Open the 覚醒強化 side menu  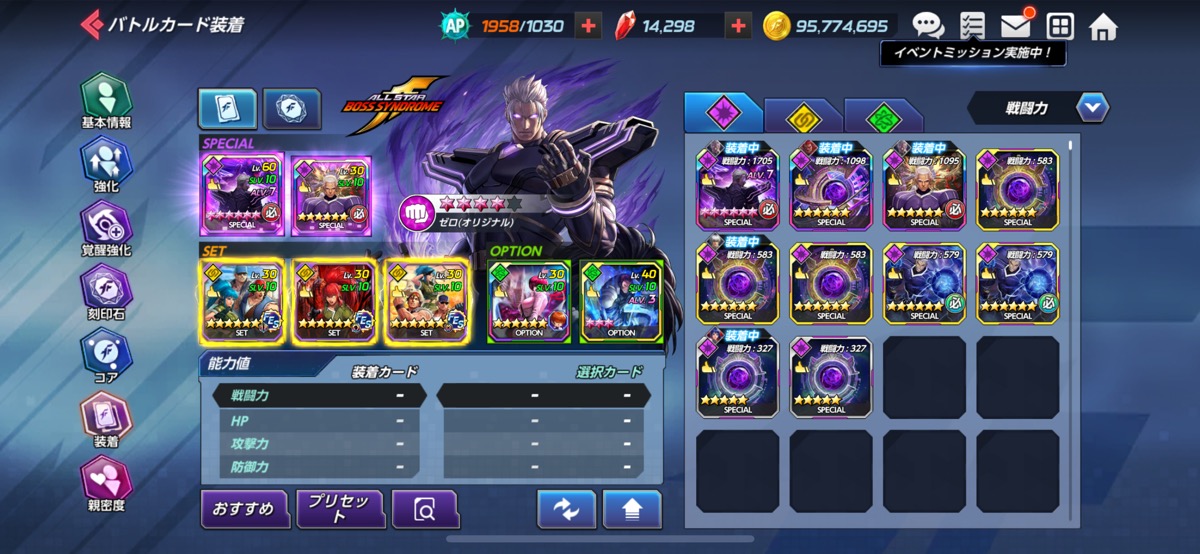[x=106, y=228]
